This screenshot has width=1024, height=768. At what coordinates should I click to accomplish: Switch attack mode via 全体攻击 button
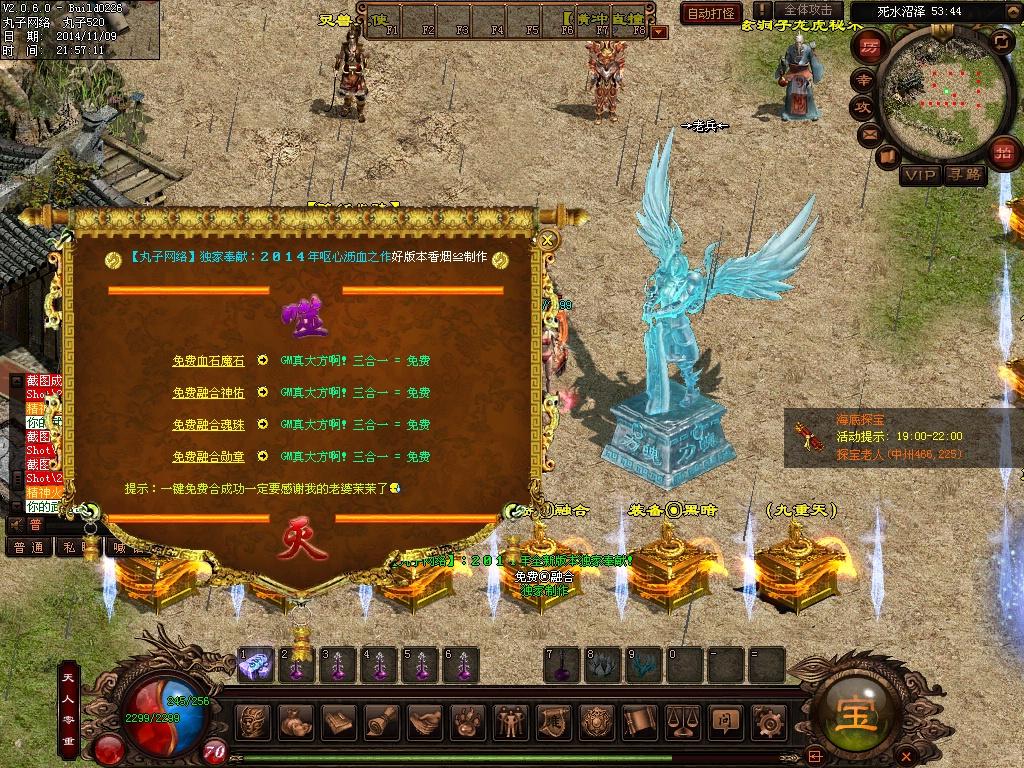coord(808,11)
